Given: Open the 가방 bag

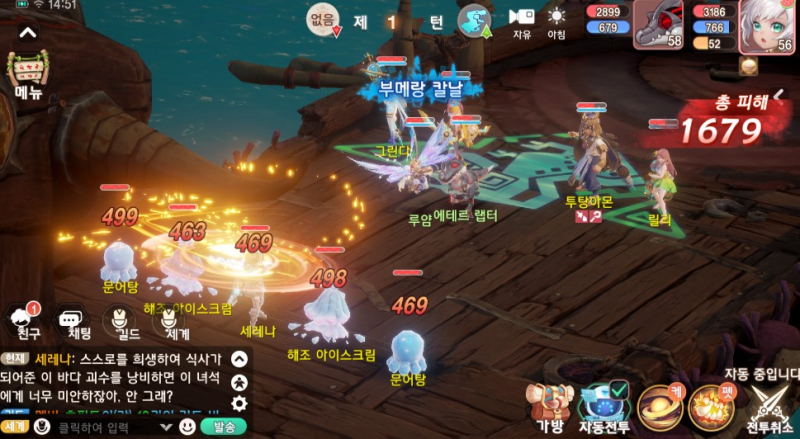Looking at the screenshot, I should tap(550, 405).
